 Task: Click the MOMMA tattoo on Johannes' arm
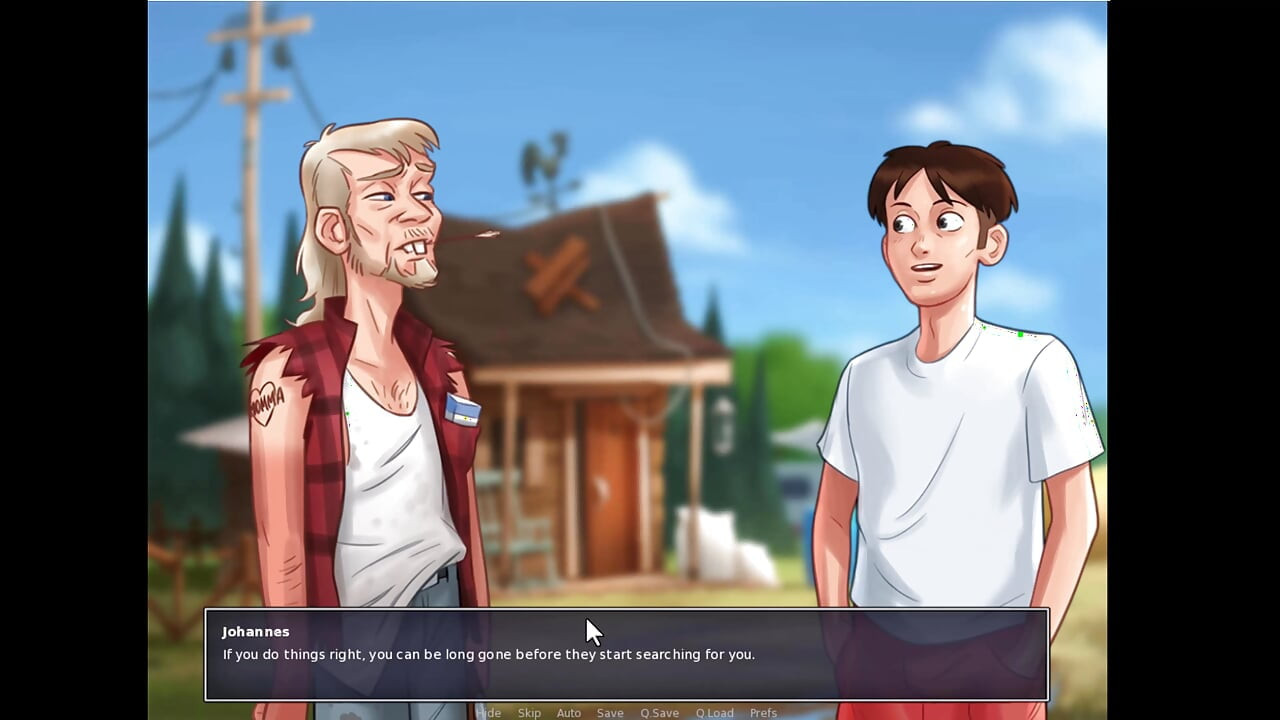click(268, 404)
